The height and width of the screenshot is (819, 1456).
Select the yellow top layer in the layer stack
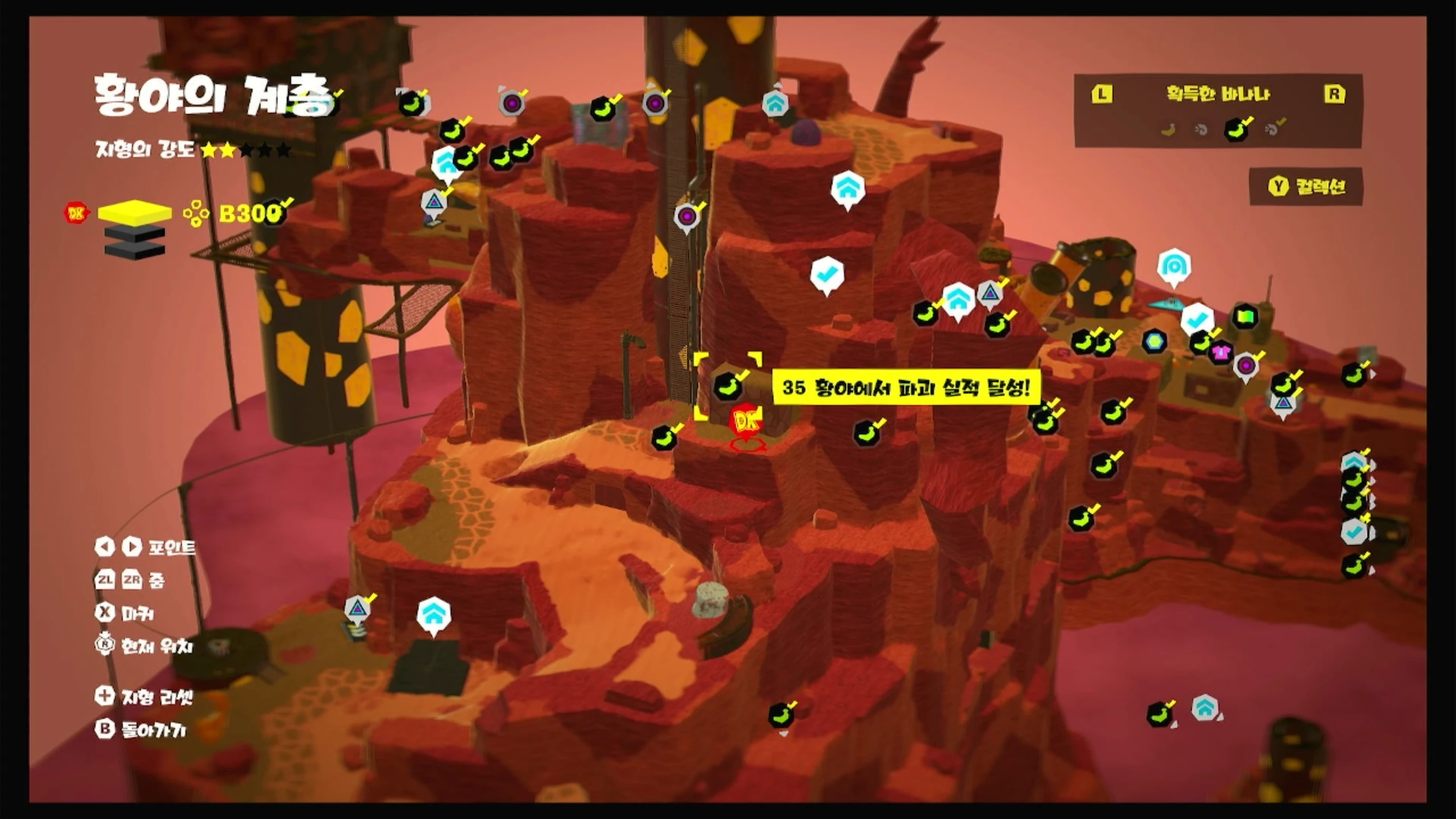(135, 212)
